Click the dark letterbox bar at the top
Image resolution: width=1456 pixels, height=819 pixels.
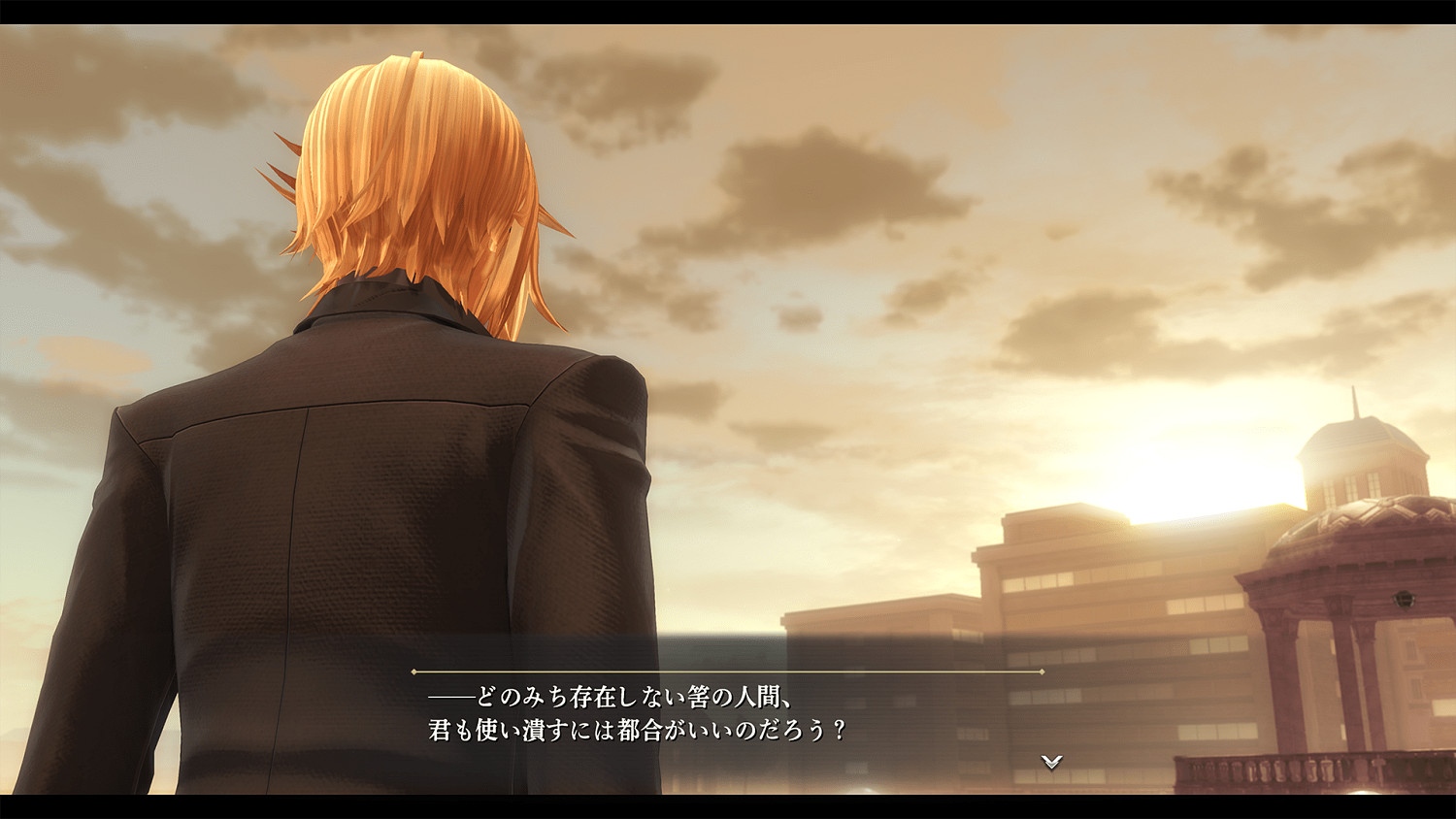(x=728, y=13)
